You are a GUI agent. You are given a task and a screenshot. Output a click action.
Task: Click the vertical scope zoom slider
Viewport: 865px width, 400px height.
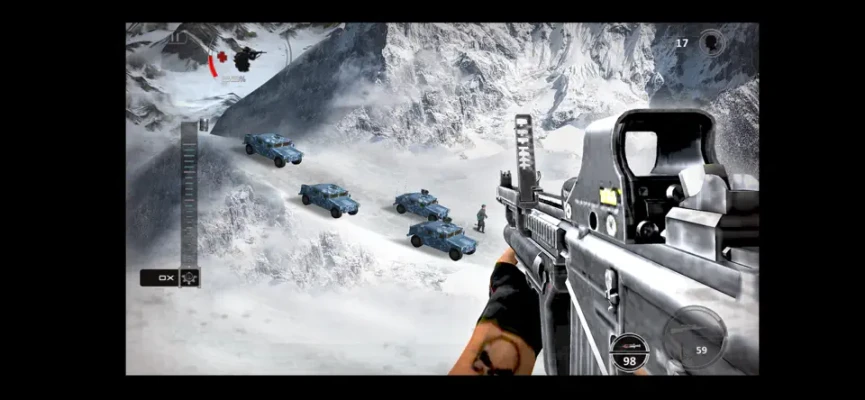[x=189, y=194]
